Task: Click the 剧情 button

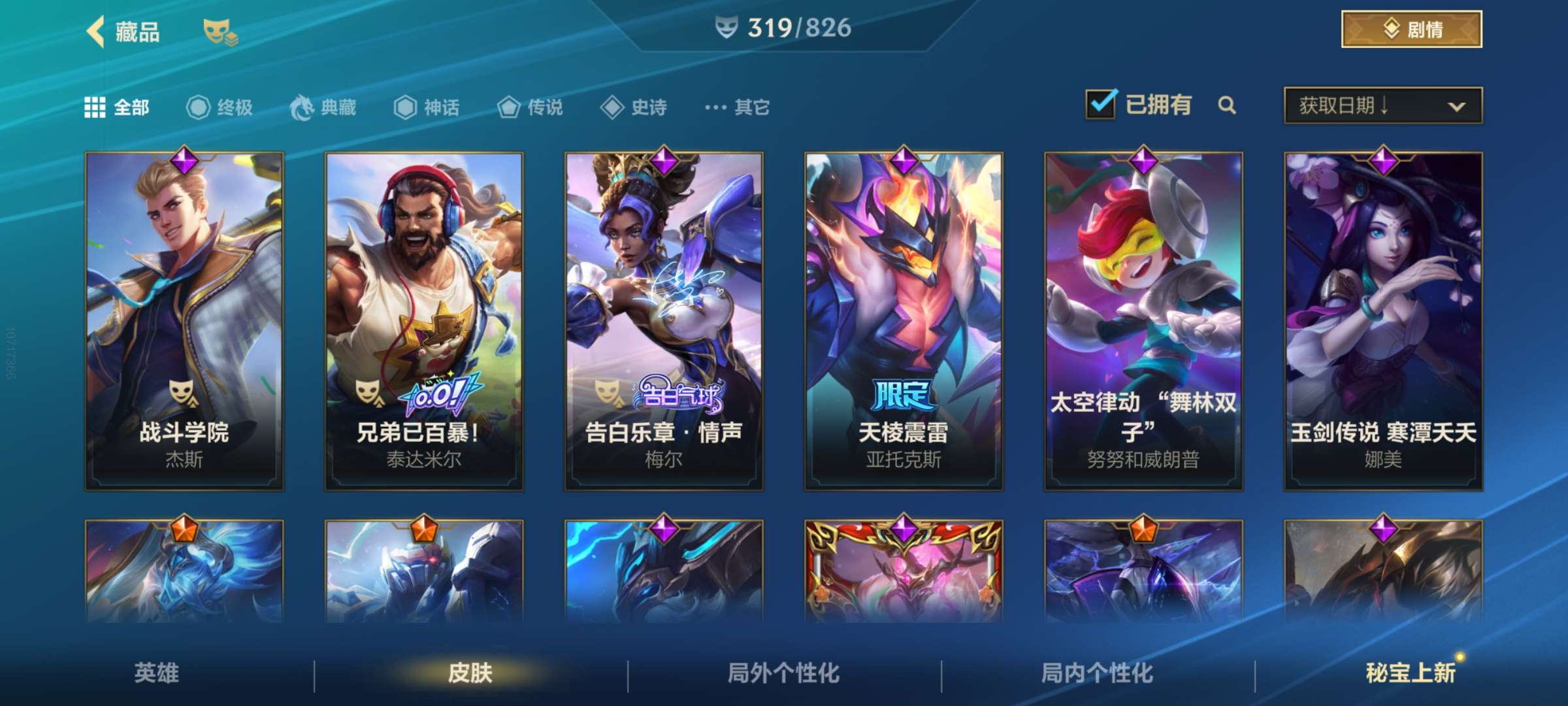Action: coord(1411,29)
